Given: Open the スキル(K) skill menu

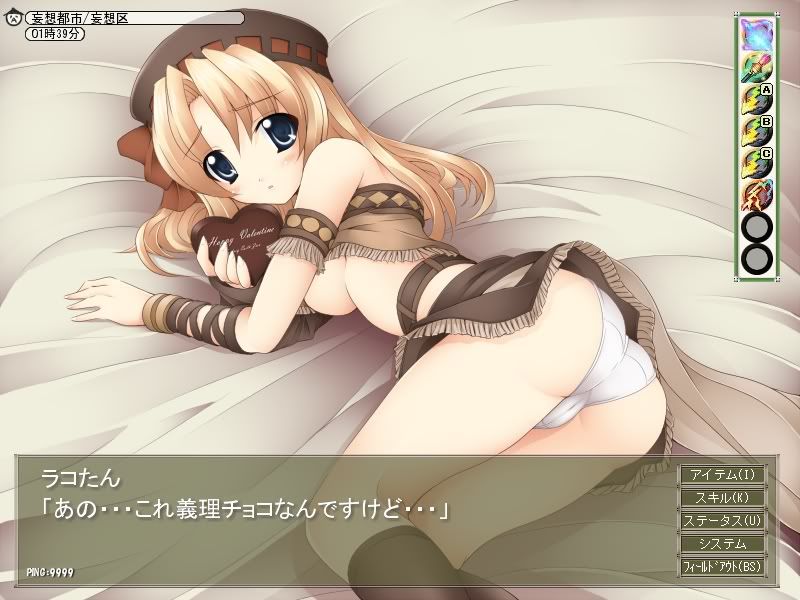Looking at the screenshot, I should coord(723,497).
